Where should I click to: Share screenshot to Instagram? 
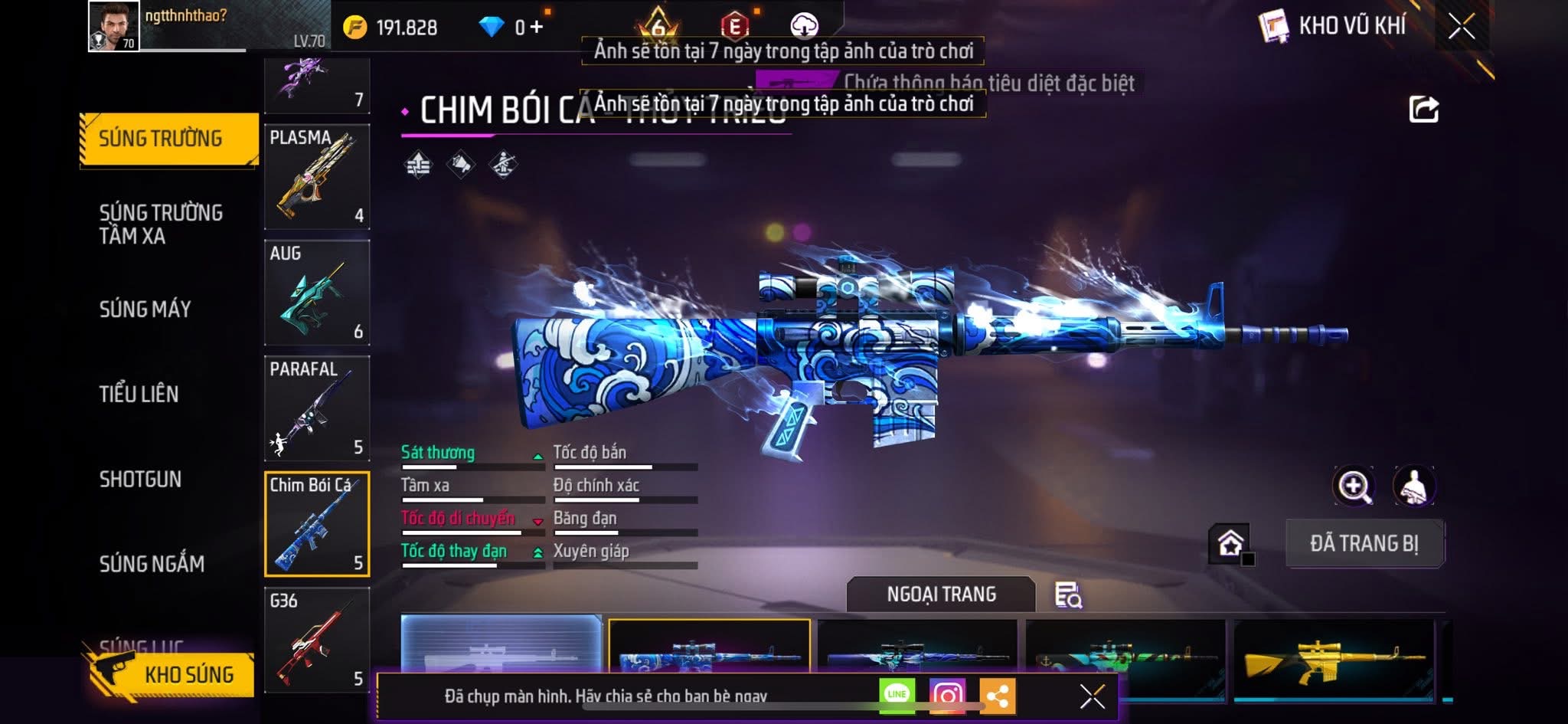(947, 695)
